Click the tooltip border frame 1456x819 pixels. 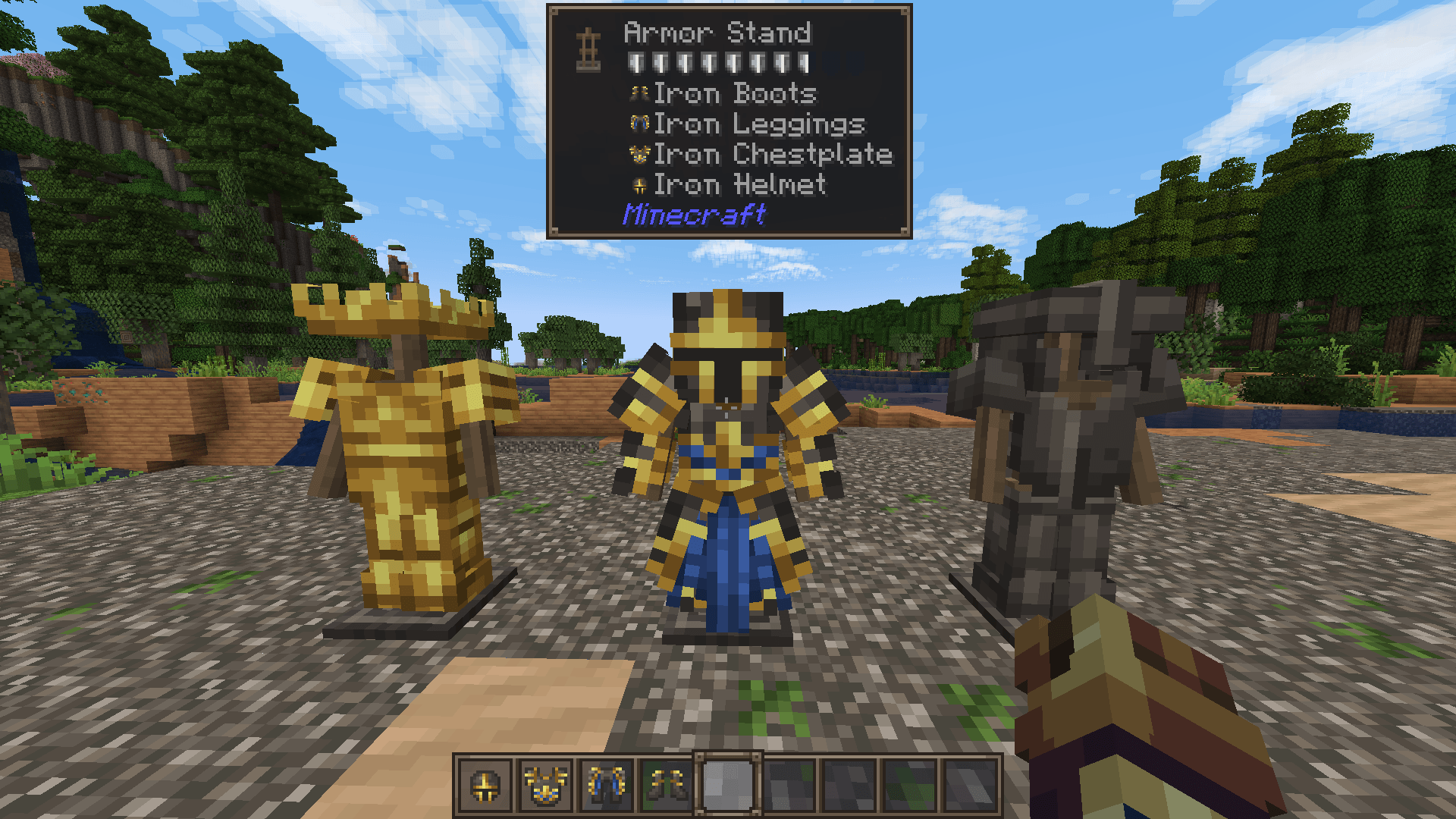coord(552,121)
